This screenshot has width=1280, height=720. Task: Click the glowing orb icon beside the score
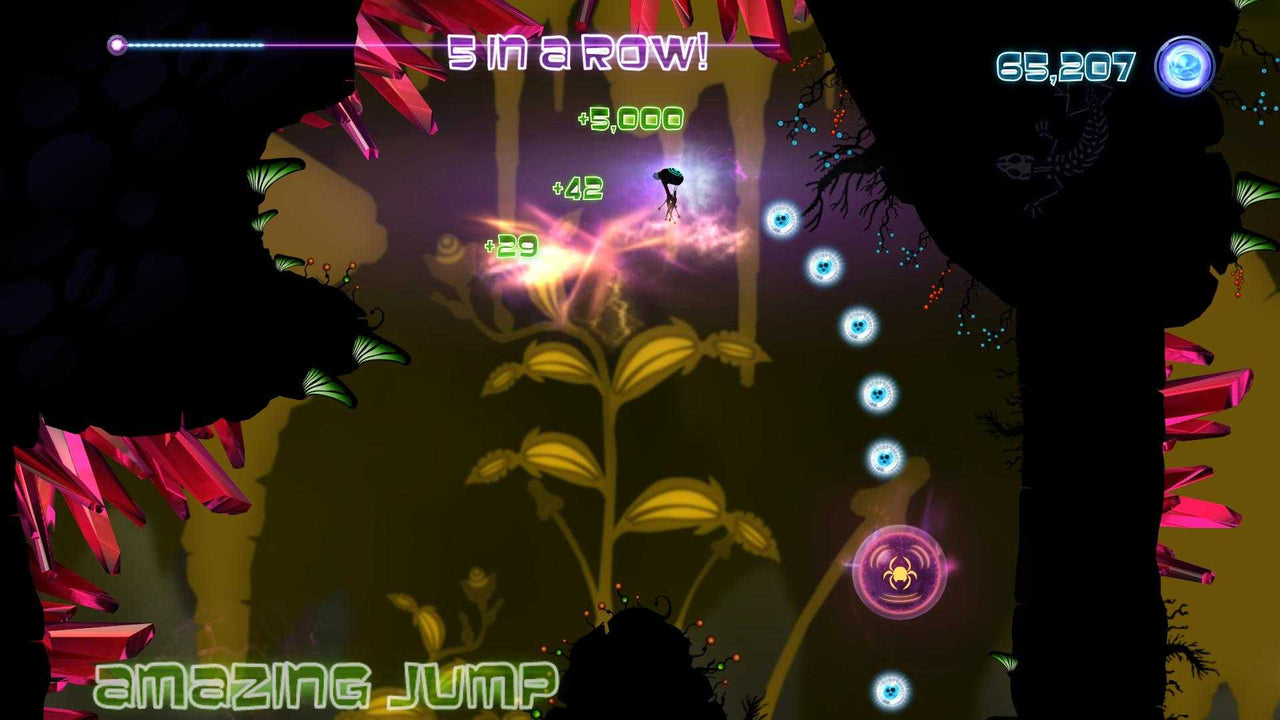pyautogui.click(x=1185, y=65)
